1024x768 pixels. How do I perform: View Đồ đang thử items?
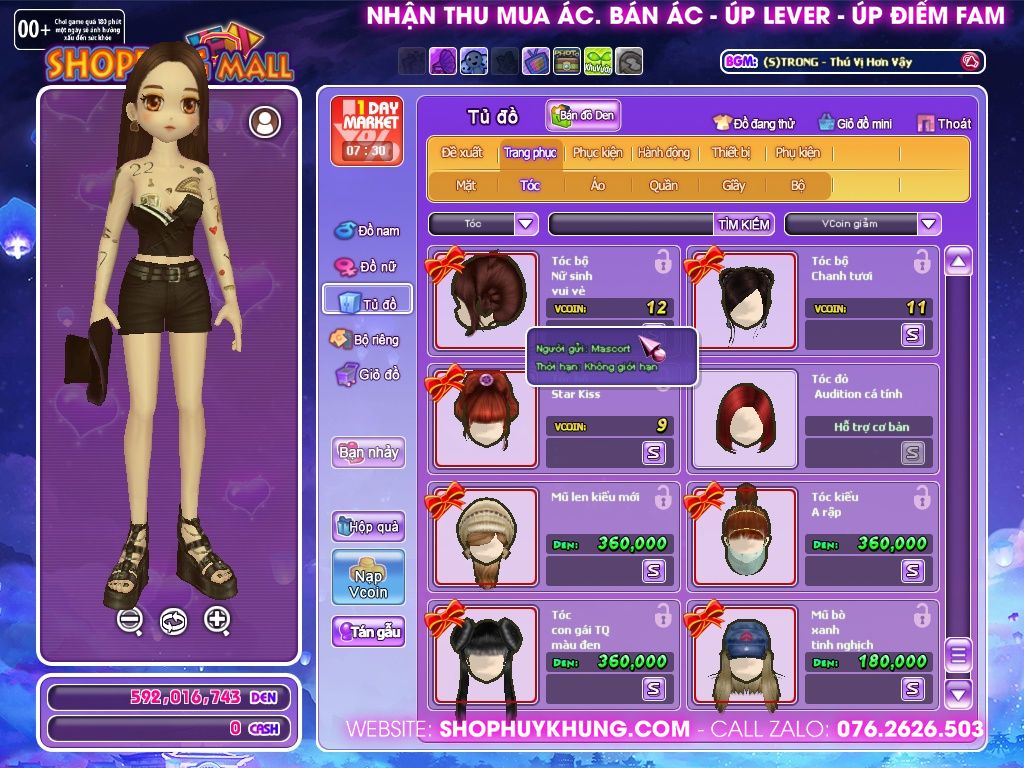(x=754, y=123)
